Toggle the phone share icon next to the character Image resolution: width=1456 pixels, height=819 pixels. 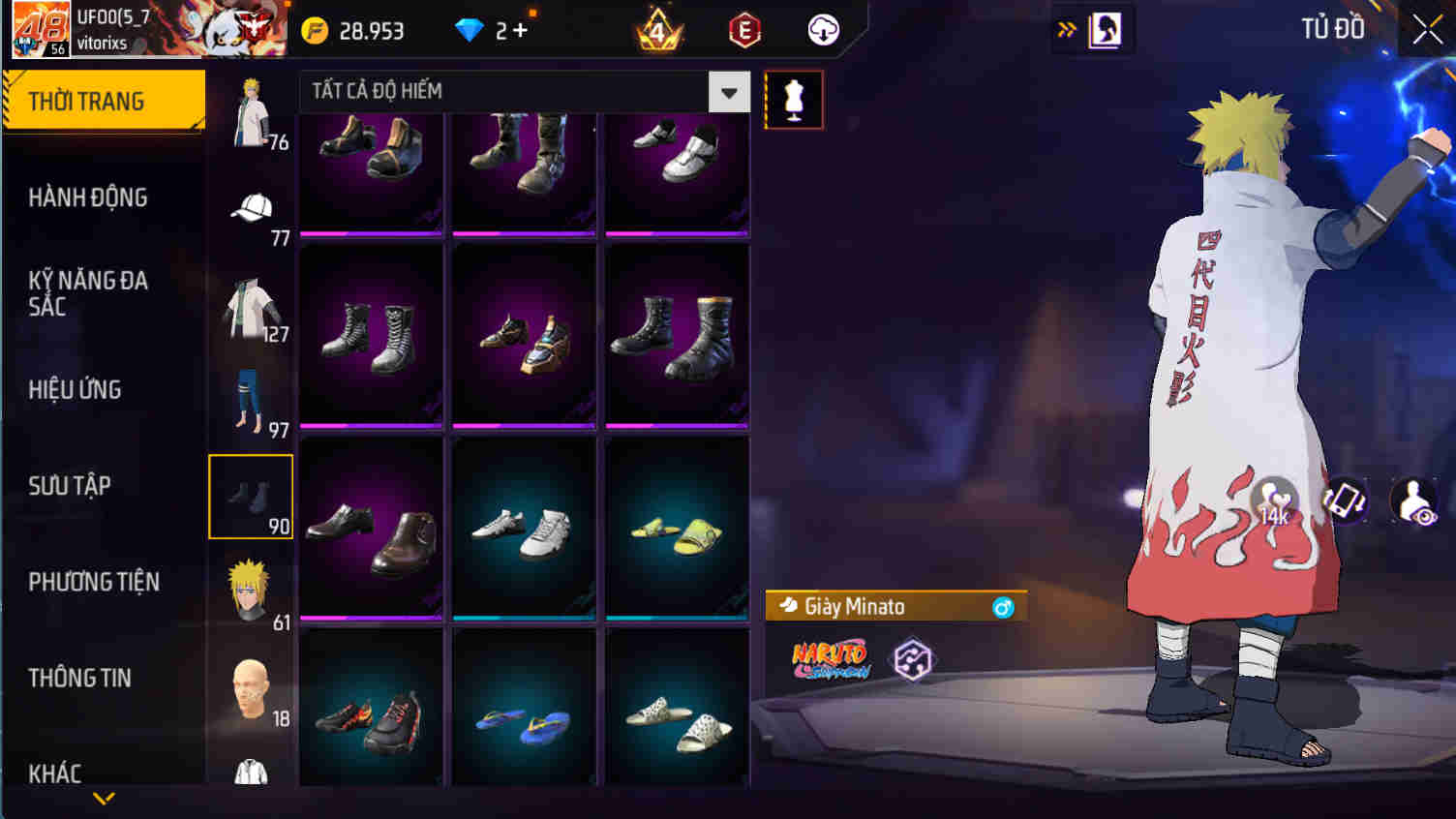(1345, 502)
